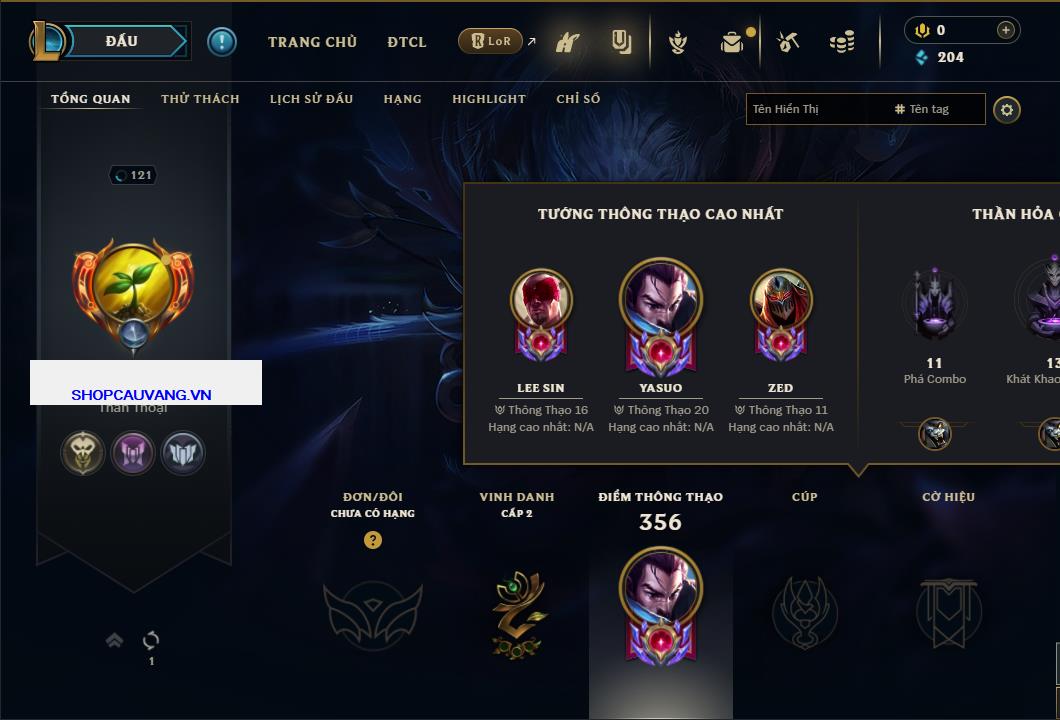Go to ĐTCL game mode
Image resolution: width=1060 pixels, height=720 pixels.
tap(407, 42)
